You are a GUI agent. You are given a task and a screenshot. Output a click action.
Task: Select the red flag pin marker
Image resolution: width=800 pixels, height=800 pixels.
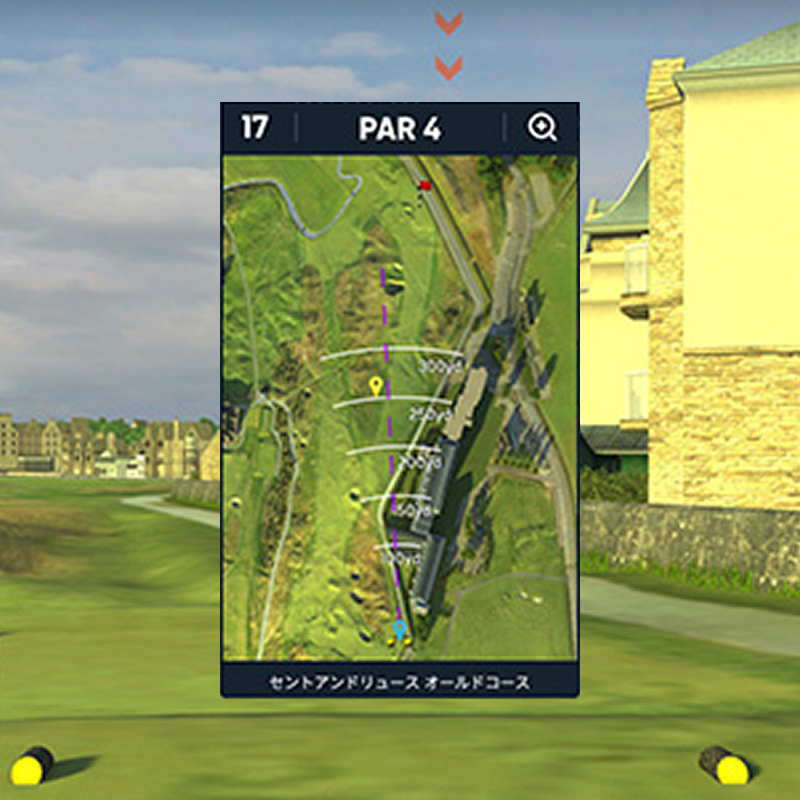(425, 185)
